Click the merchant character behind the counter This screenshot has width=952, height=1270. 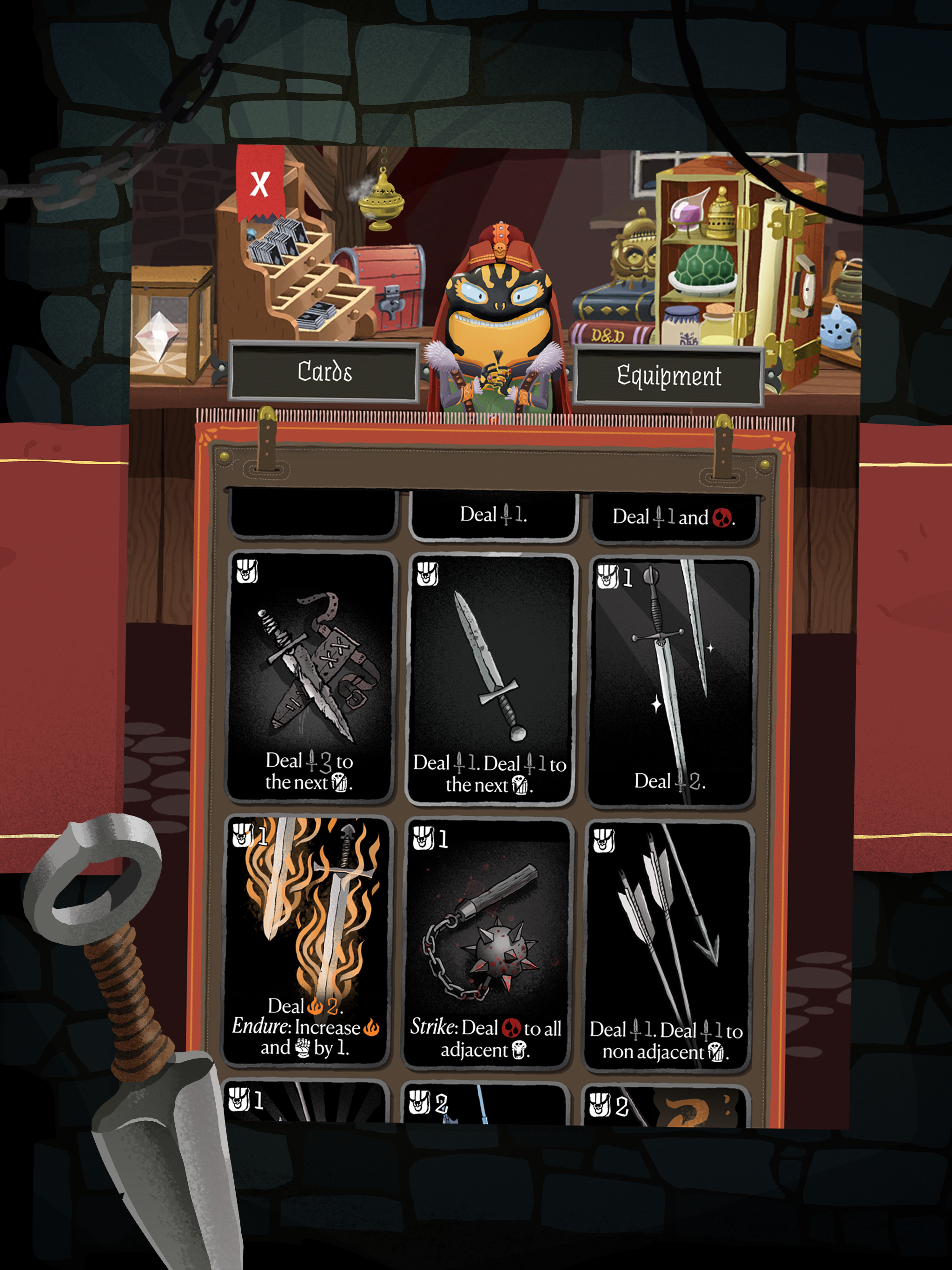500,298
